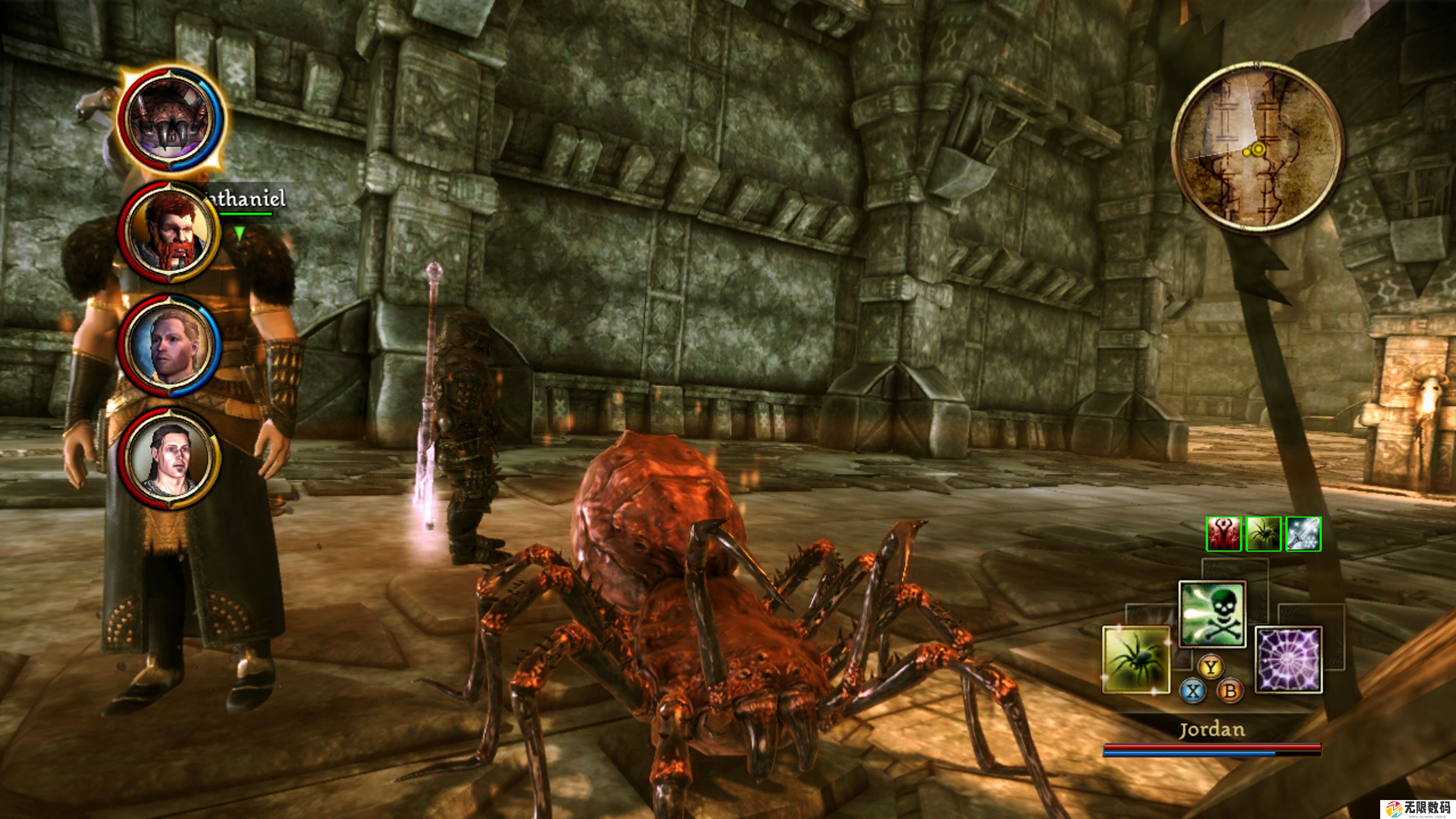
Task: Click the small green spider status icon
Action: pos(1263,533)
